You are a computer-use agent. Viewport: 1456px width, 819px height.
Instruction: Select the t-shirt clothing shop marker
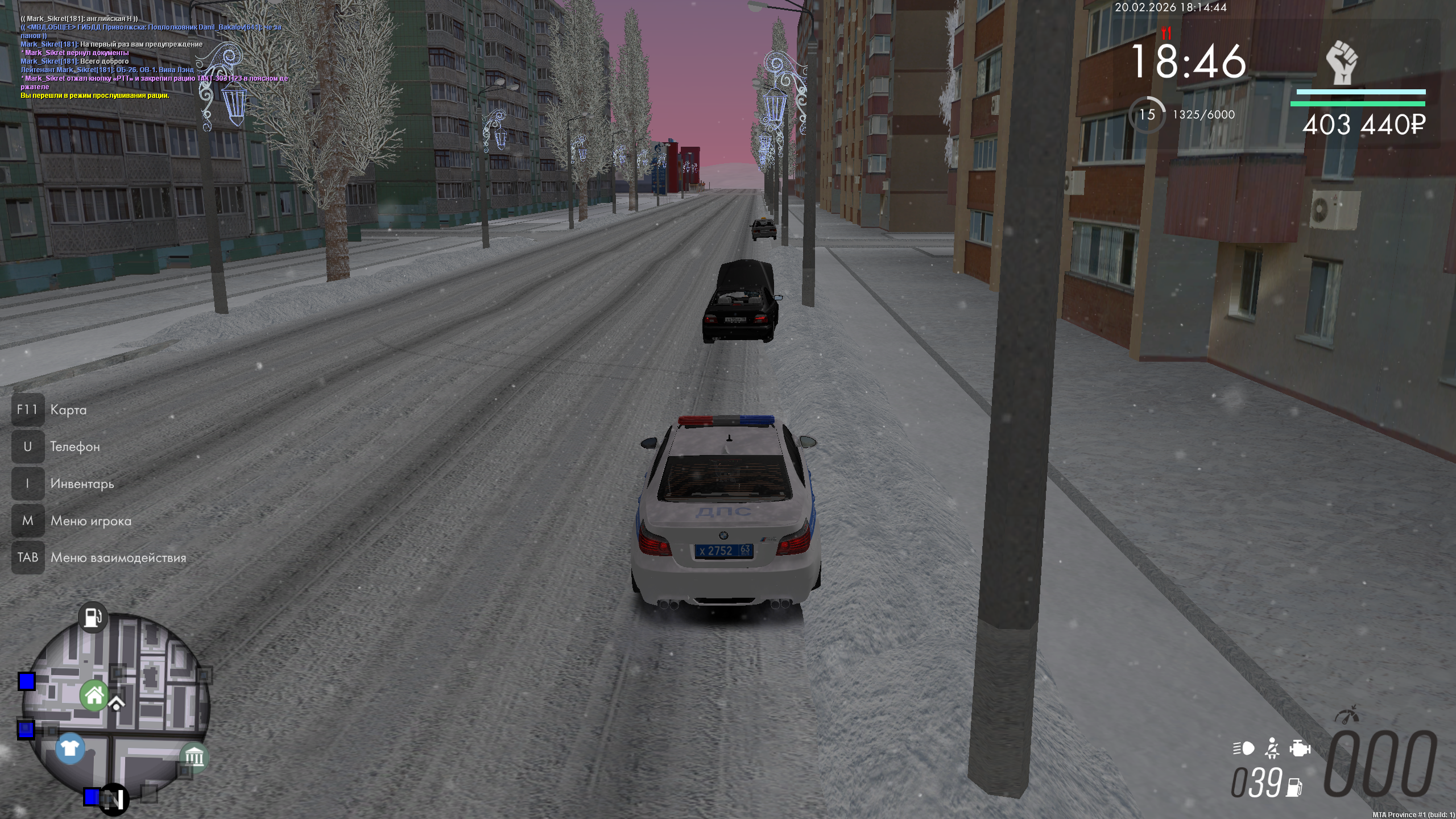(x=70, y=748)
